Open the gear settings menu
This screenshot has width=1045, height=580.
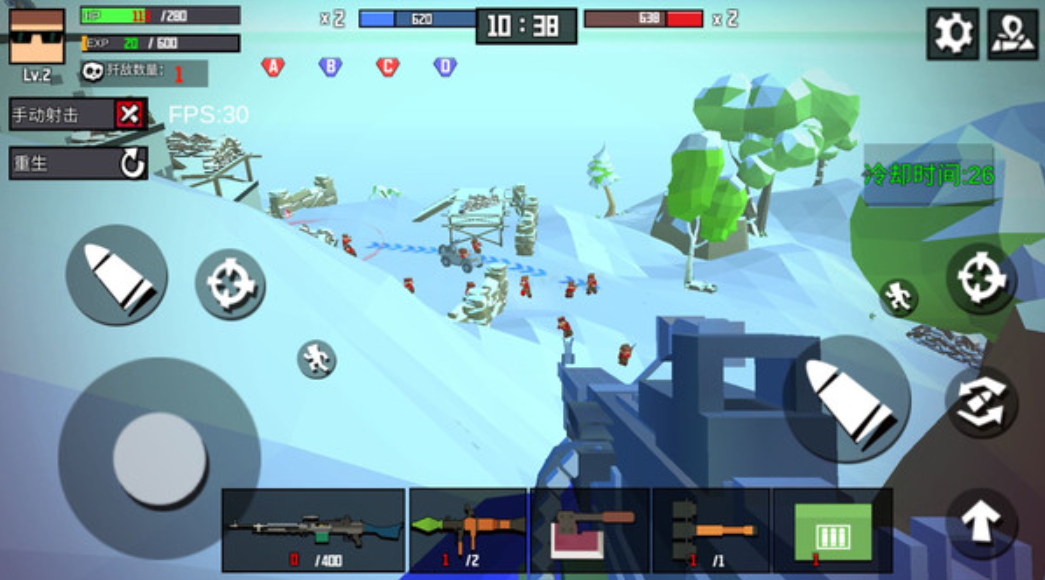[x=952, y=35]
